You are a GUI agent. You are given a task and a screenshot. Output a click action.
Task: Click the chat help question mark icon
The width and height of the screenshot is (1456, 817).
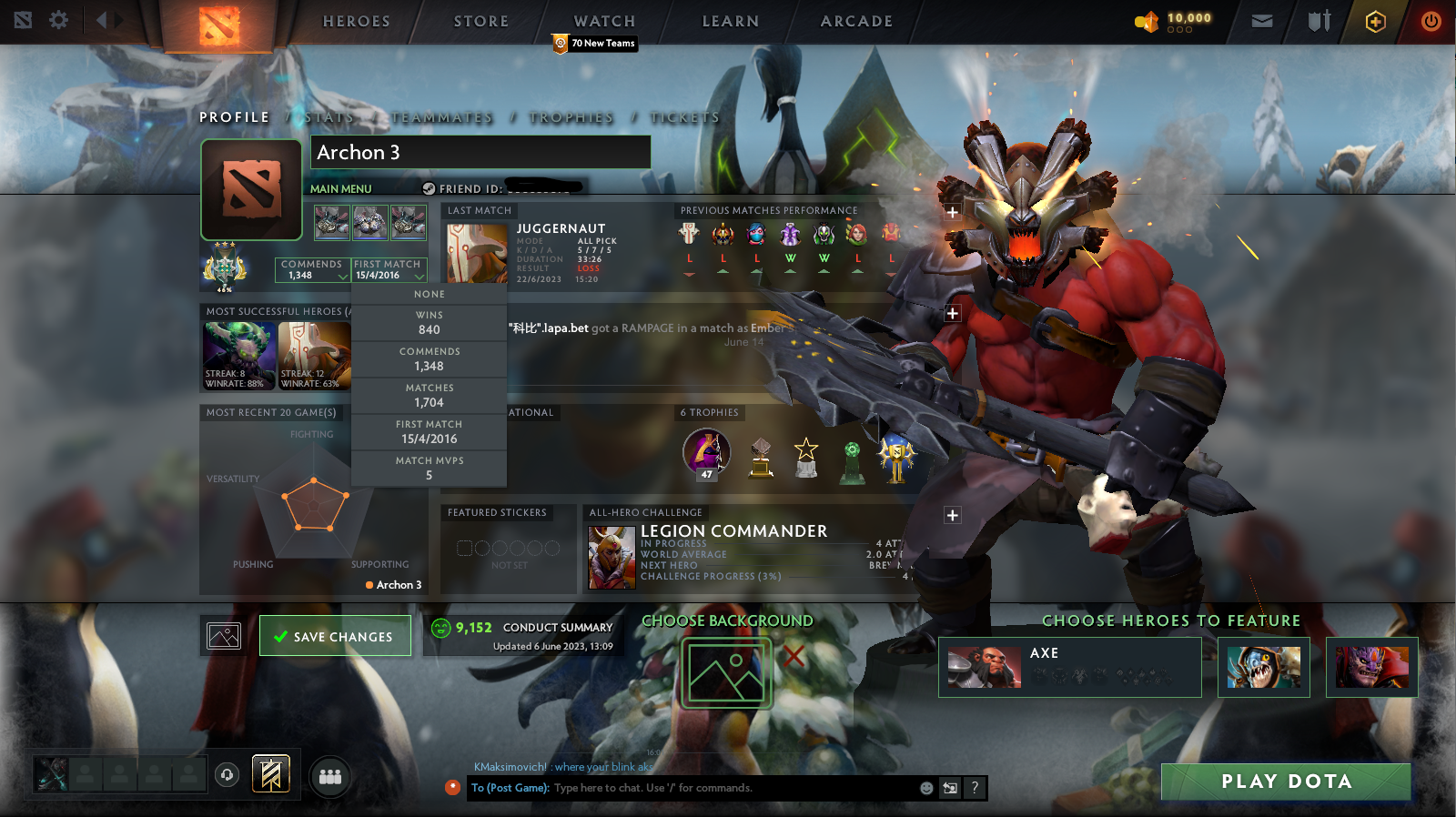975,788
